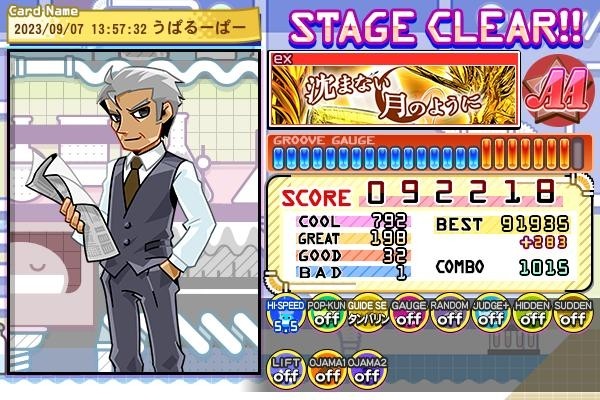600x400 pixels.
Task: Toggle the POP-KUN option
Action: click(325, 320)
